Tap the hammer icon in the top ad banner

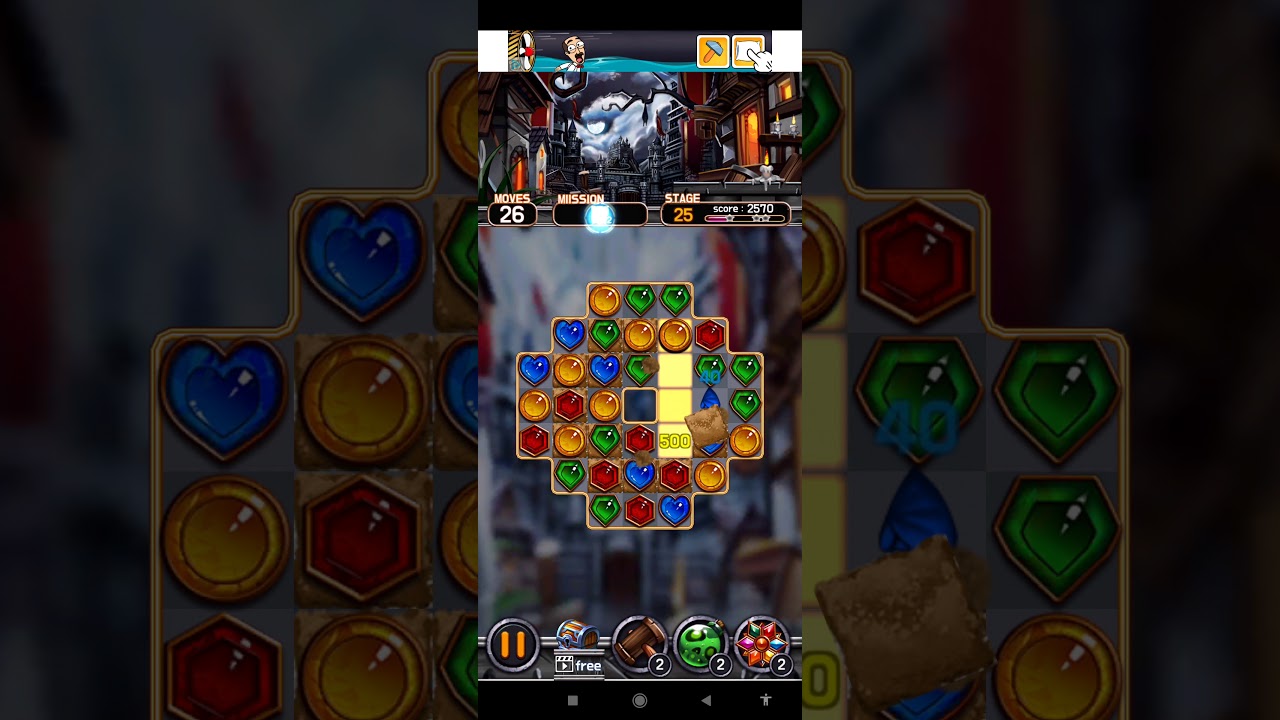(713, 52)
